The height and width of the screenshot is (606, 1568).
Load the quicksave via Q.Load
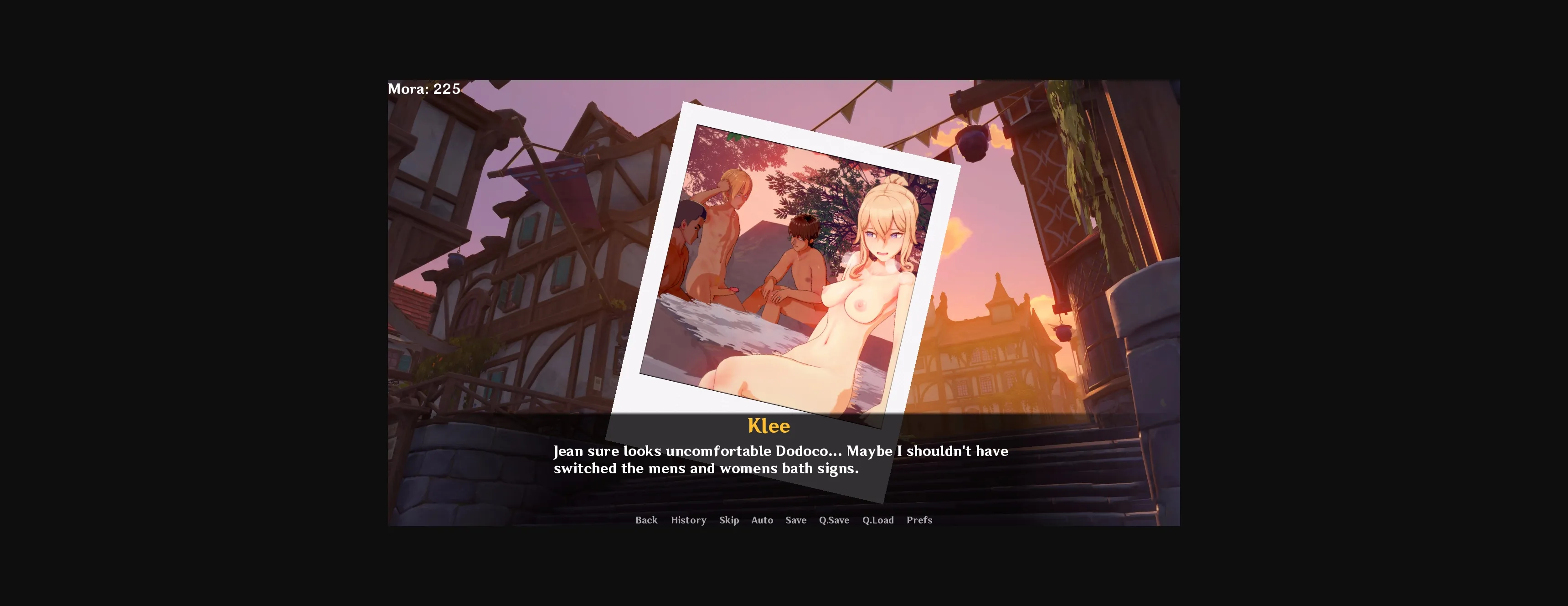click(878, 520)
